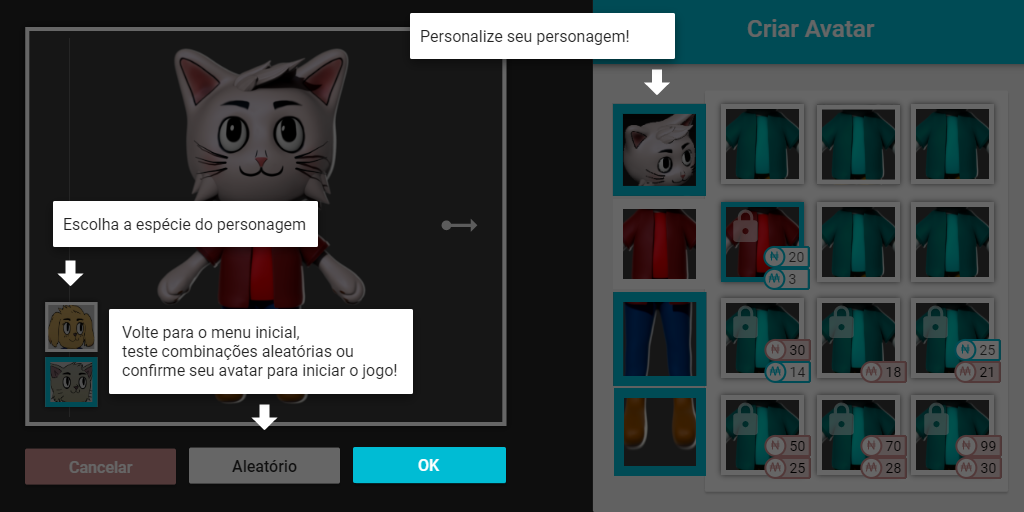
Task: Select the locked red jacket costing 20
Action: pos(760,242)
